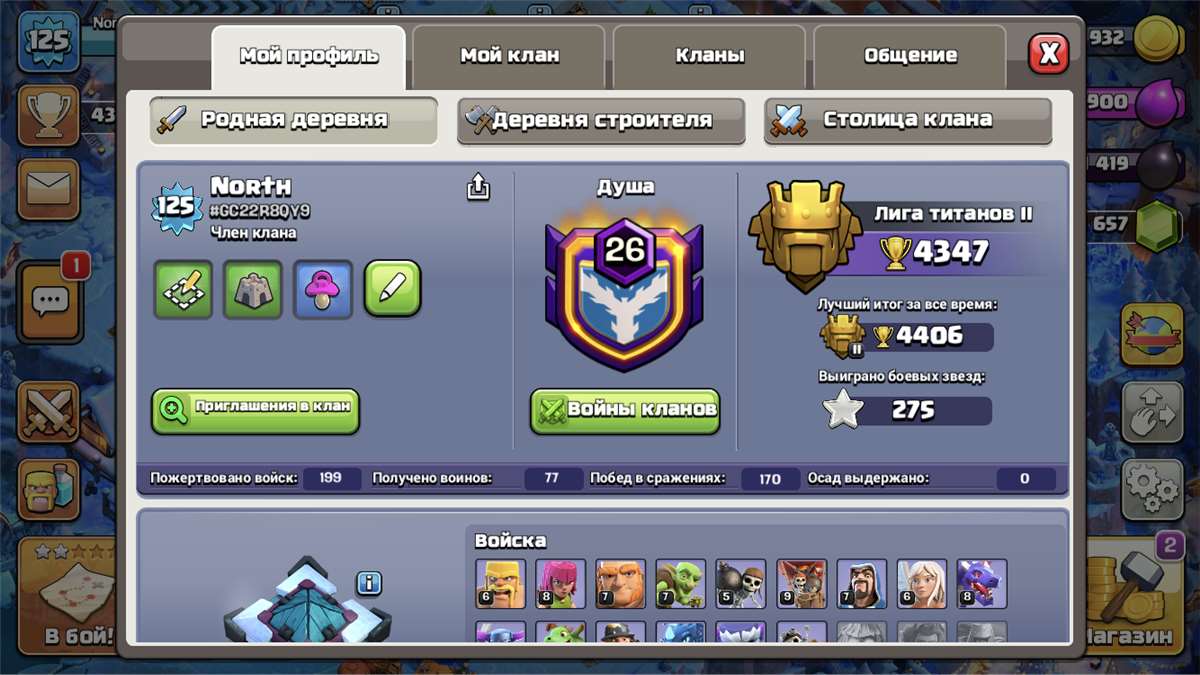
Task: Open the chat bubble with notification
Action: coord(50,298)
